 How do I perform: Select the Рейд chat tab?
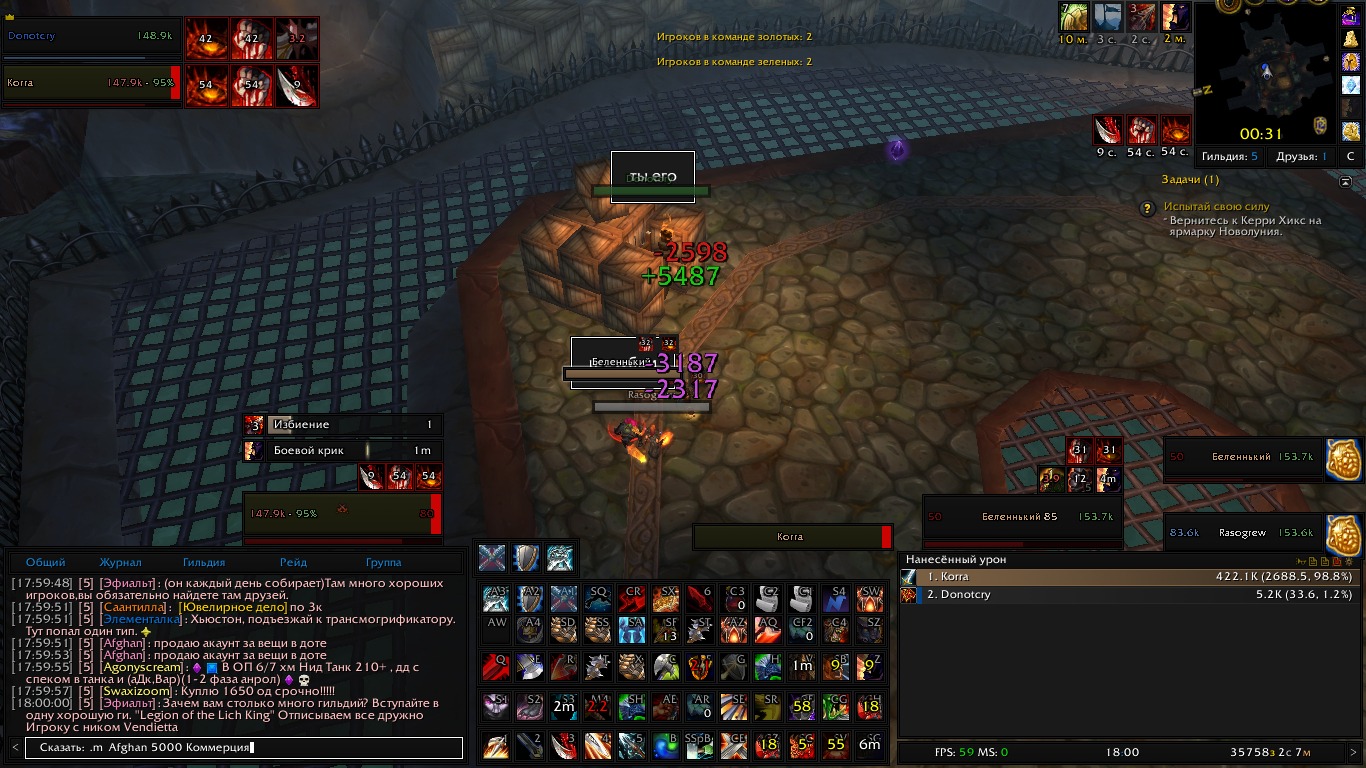tap(293, 562)
